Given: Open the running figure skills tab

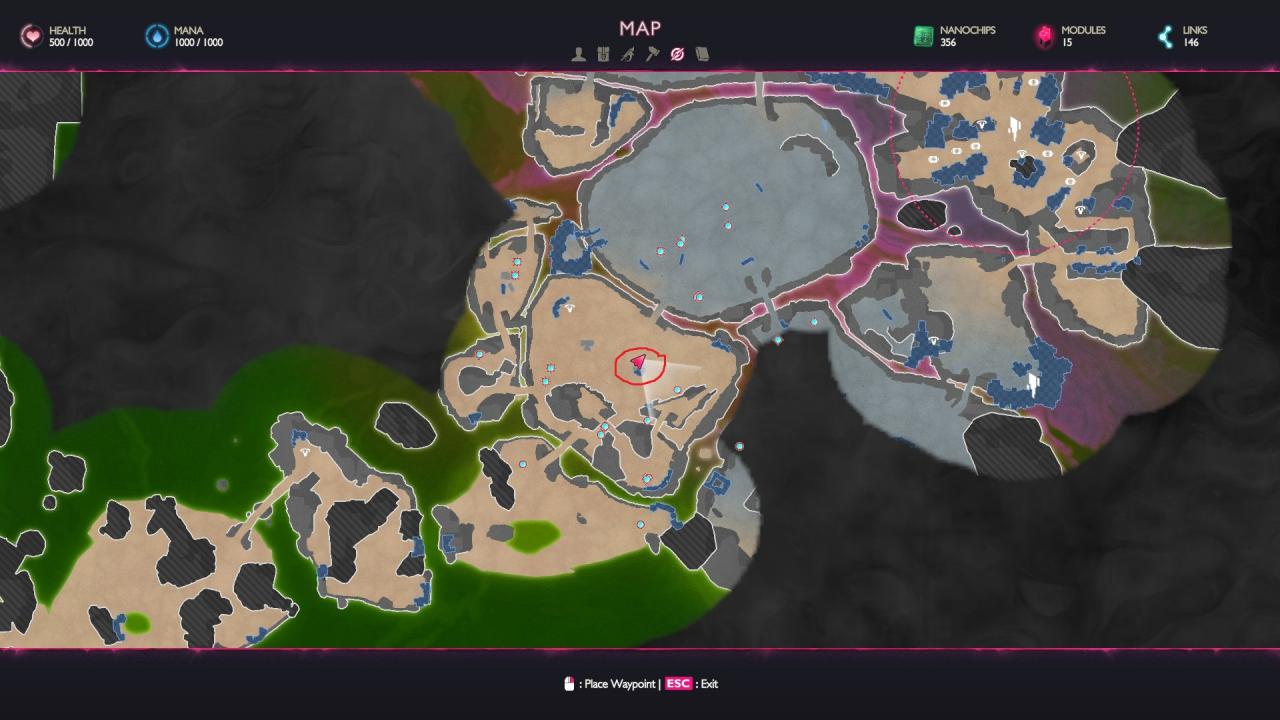Looking at the screenshot, I should [x=627, y=54].
